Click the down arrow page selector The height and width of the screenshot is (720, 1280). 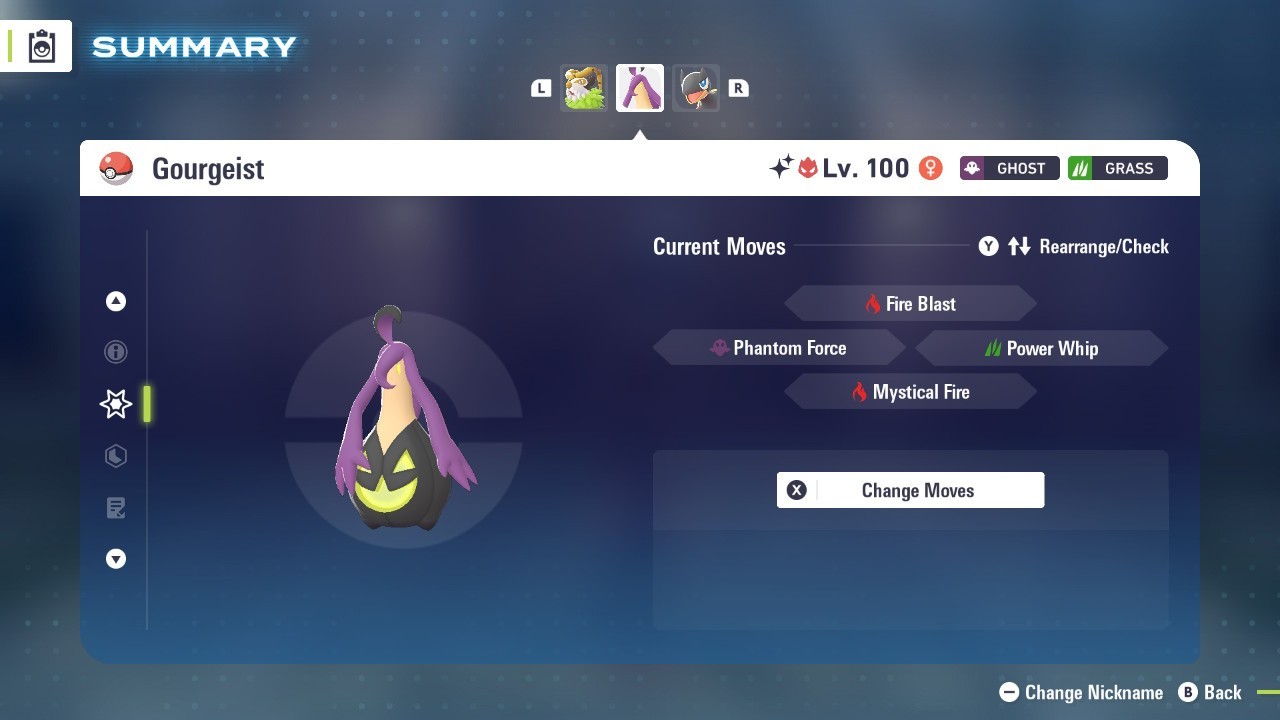116,560
